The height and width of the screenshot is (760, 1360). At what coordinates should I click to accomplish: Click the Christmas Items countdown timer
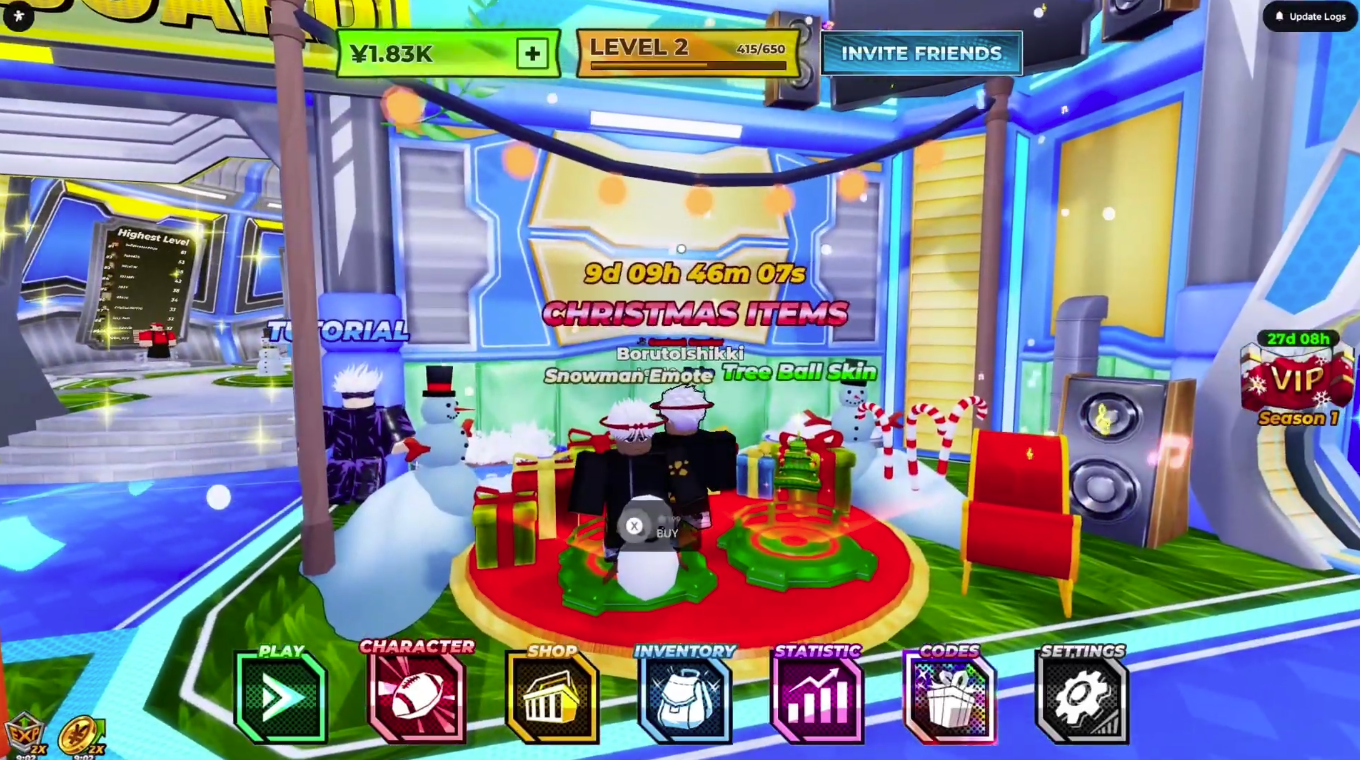click(x=694, y=273)
